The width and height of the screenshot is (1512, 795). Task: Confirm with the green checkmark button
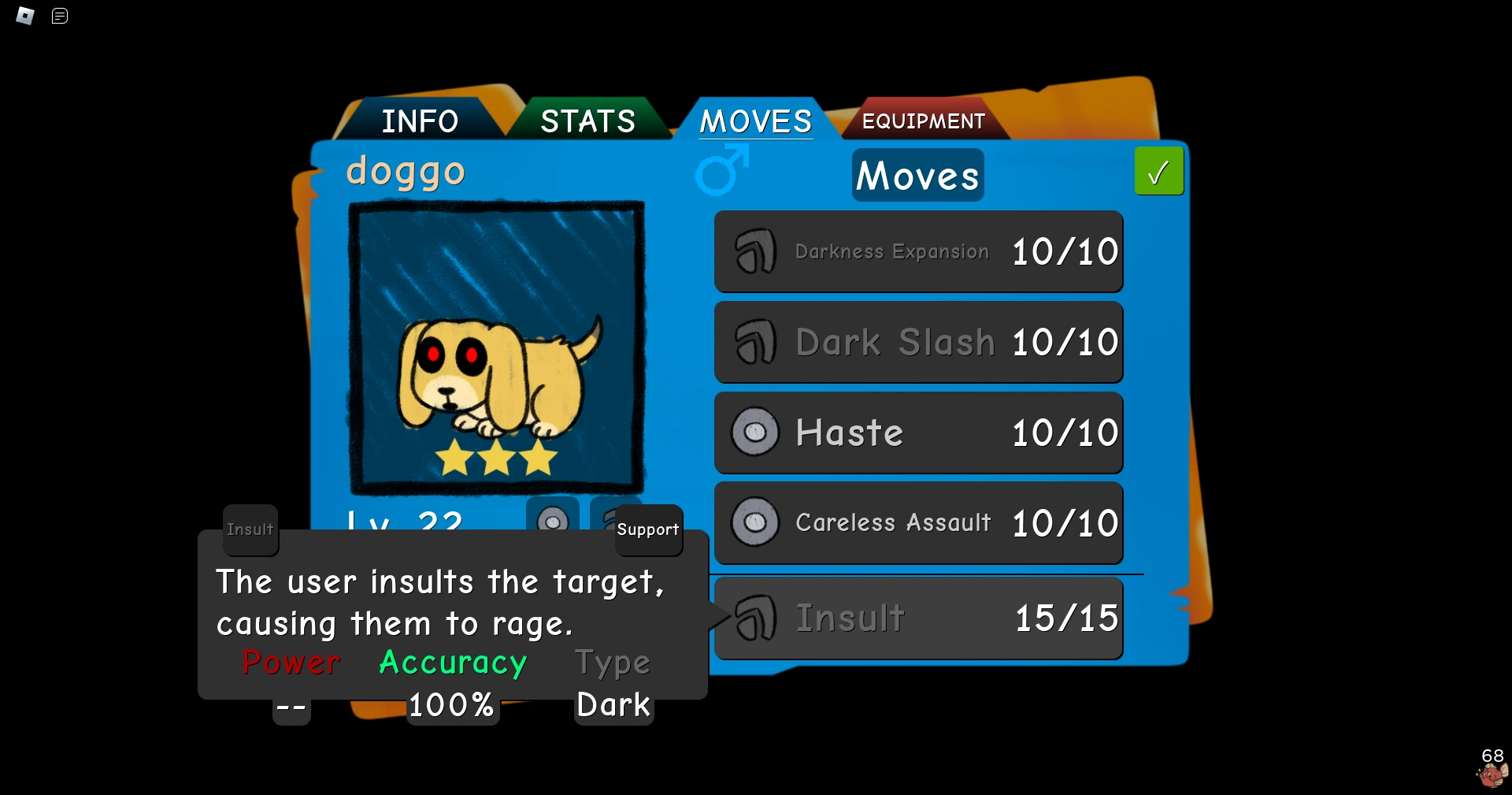pos(1158,171)
